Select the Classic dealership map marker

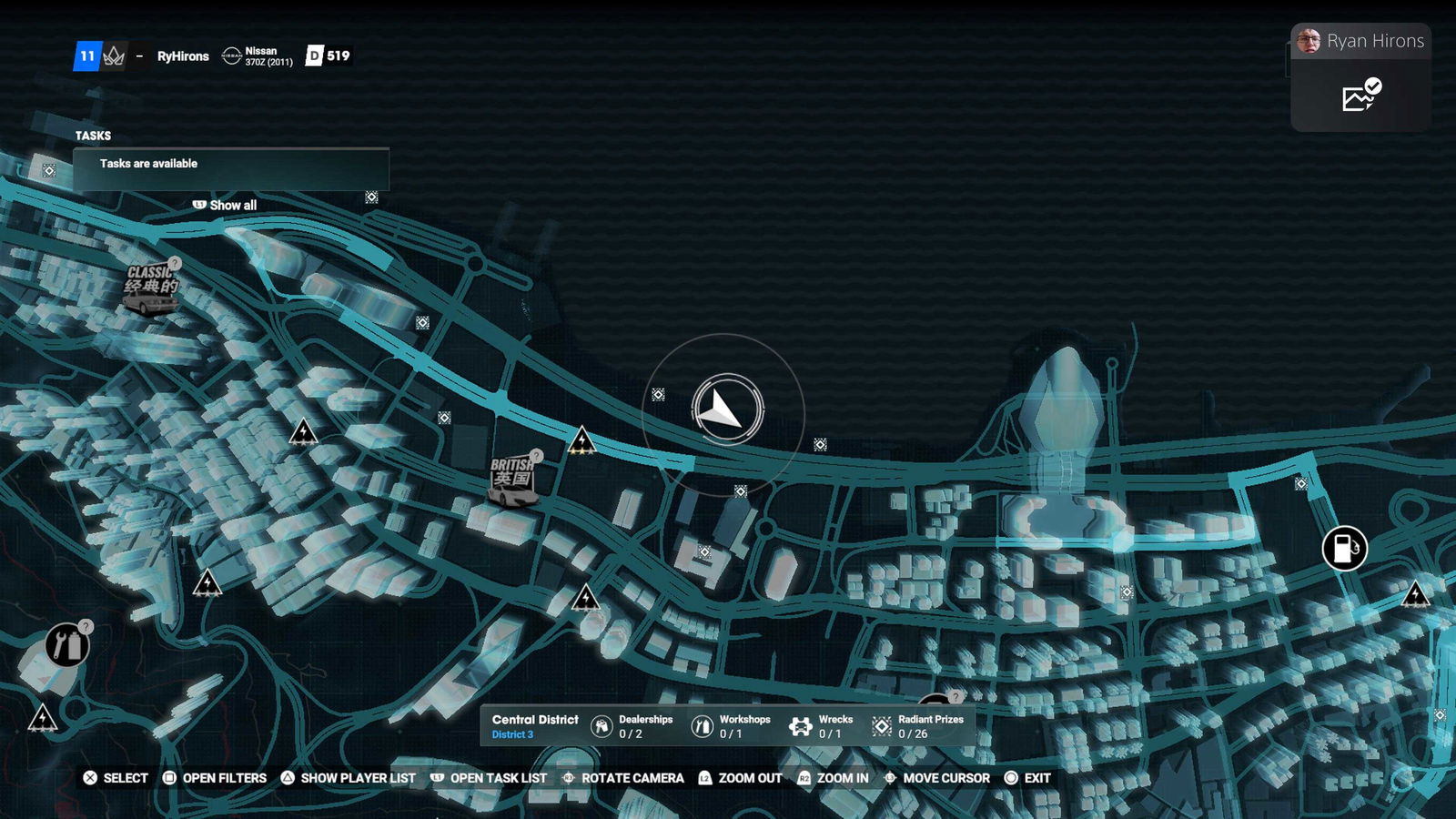151,289
